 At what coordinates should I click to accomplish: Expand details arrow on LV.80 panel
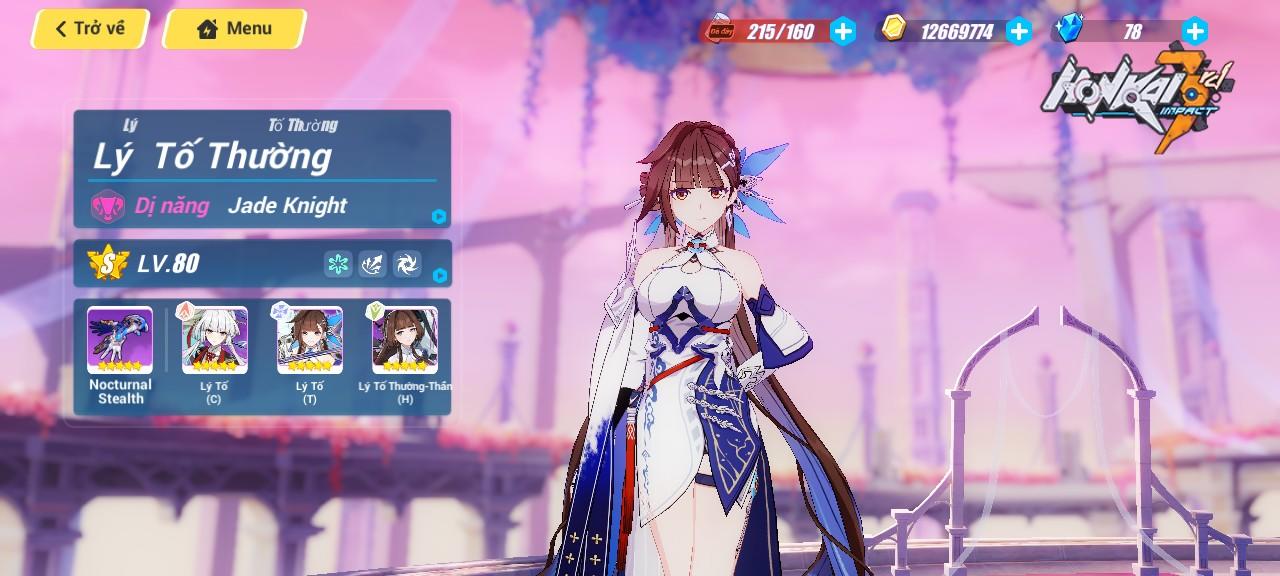pyautogui.click(x=439, y=275)
